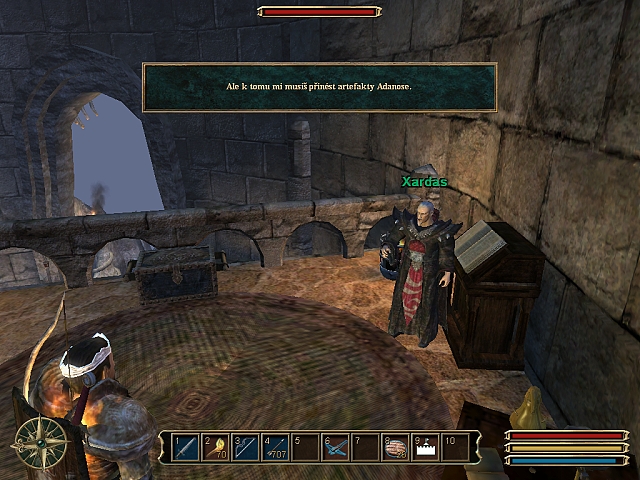Image resolution: width=640 pixels, height=480 pixels.
Task: Select the arrows in quick slot 4
Action: 275,447
